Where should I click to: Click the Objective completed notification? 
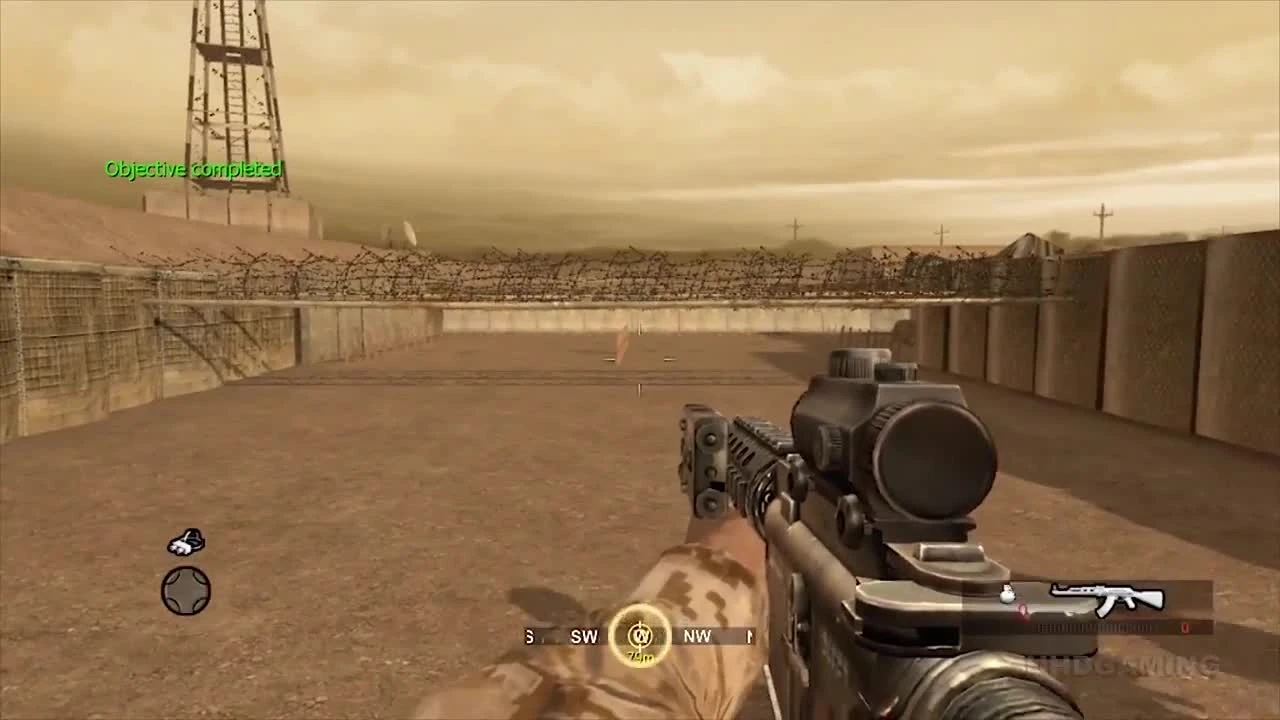pos(193,170)
